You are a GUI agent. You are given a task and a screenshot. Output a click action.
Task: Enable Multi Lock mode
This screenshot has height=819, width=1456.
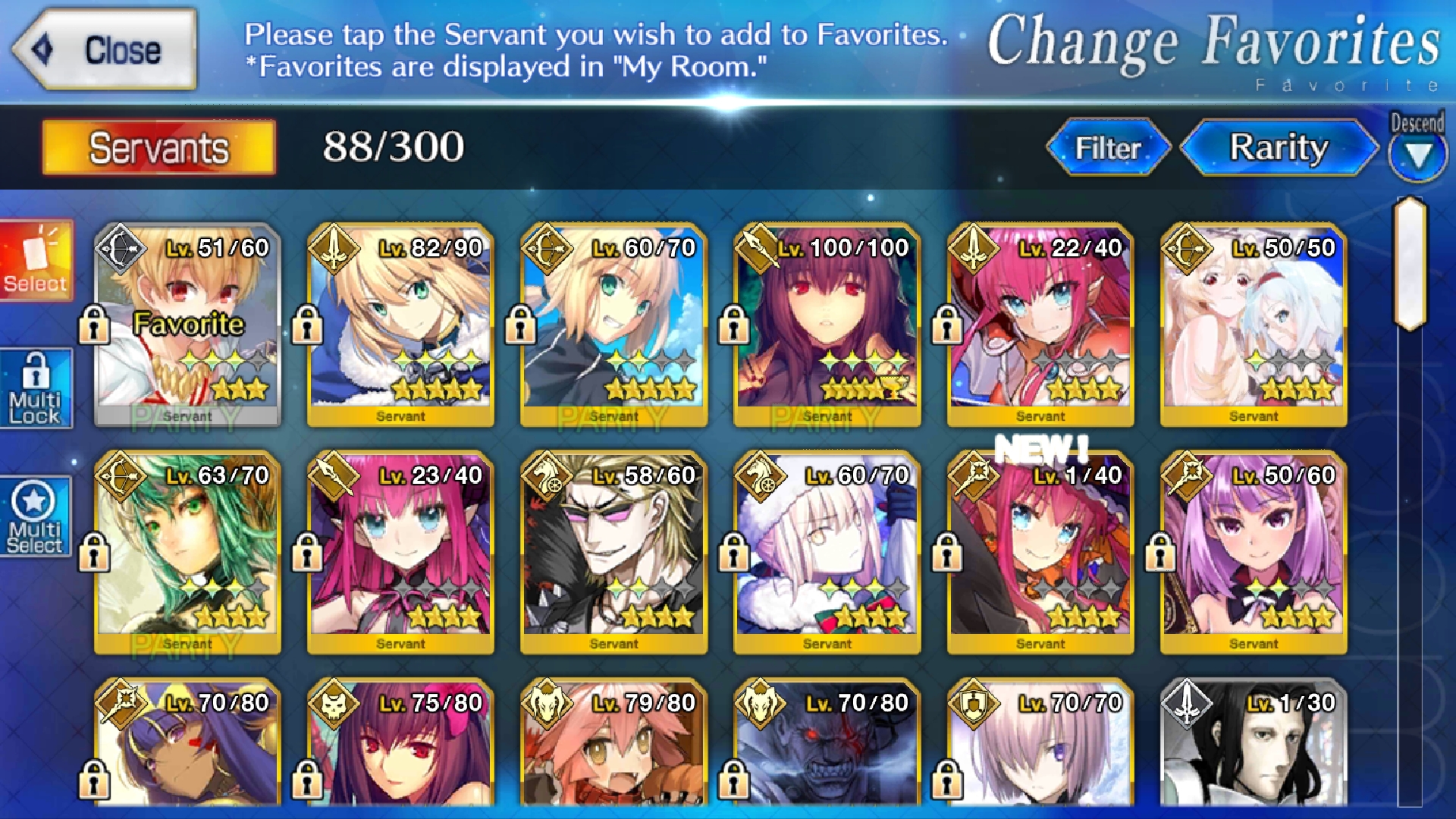coord(36,388)
